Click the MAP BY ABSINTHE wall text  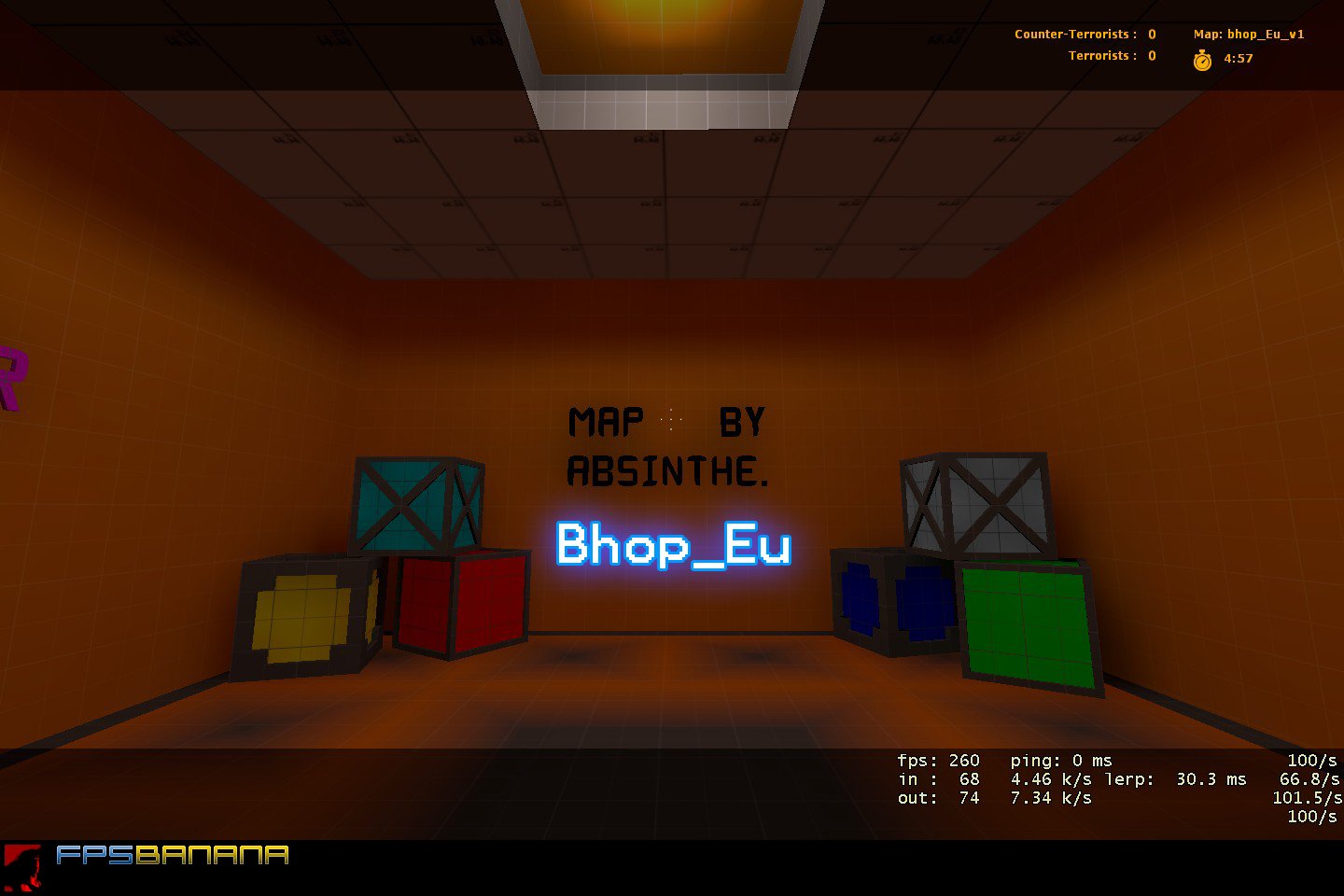click(x=667, y=446)
